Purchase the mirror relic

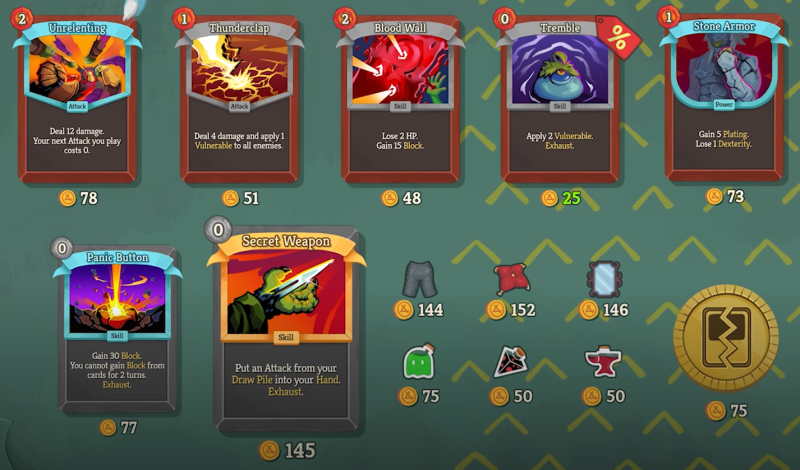(x=603, y=278)
